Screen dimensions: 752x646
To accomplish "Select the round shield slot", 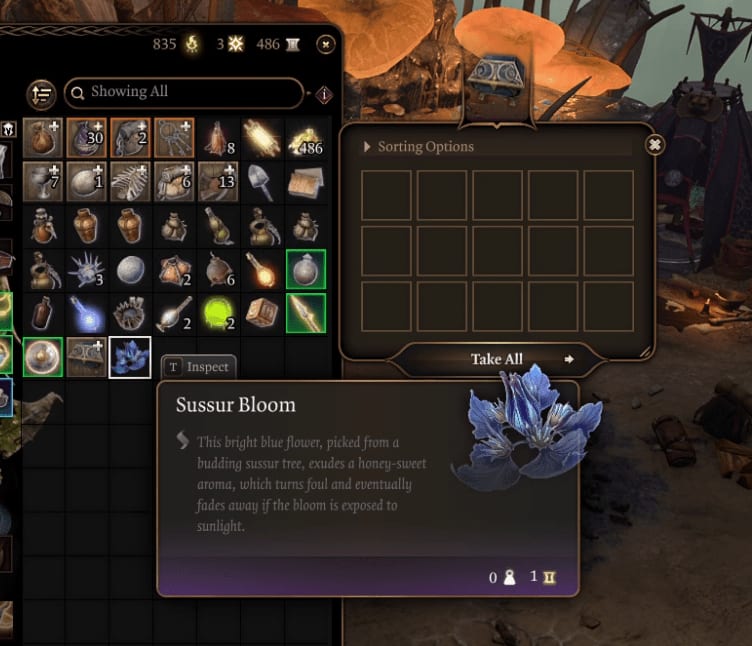I will [42, 357].
